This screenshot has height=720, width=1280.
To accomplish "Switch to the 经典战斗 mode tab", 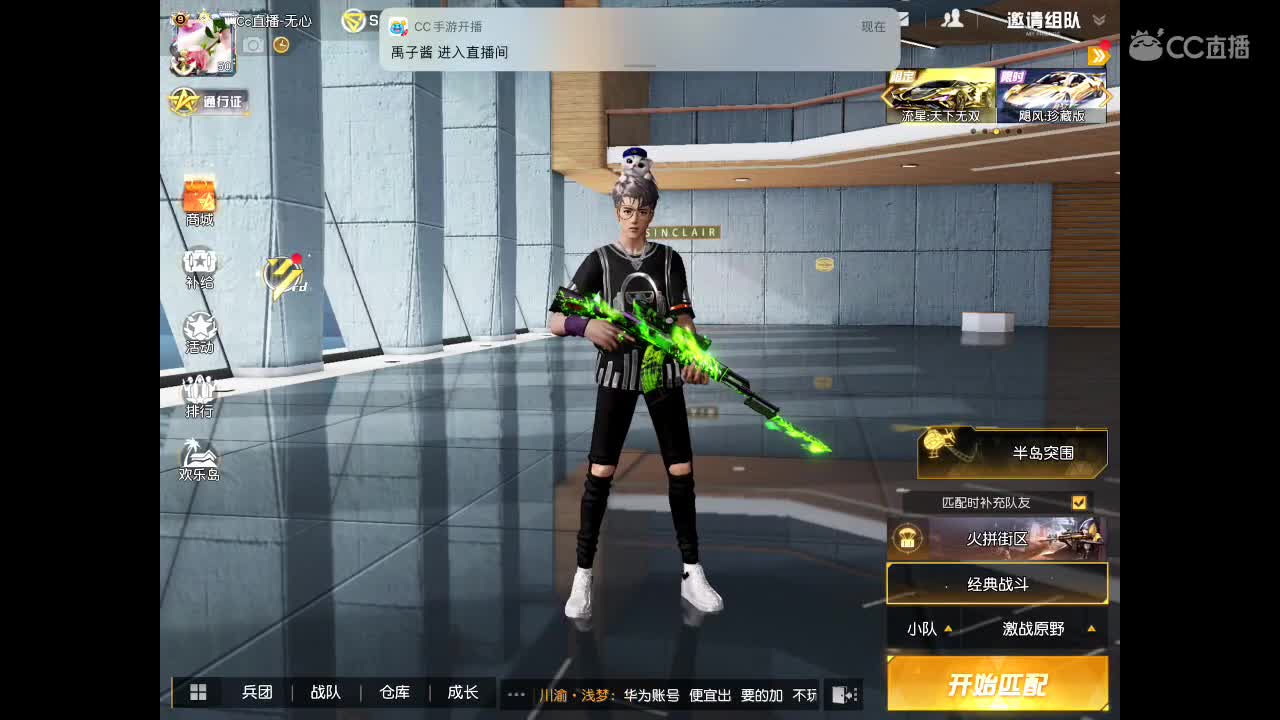I will [997, 583].
